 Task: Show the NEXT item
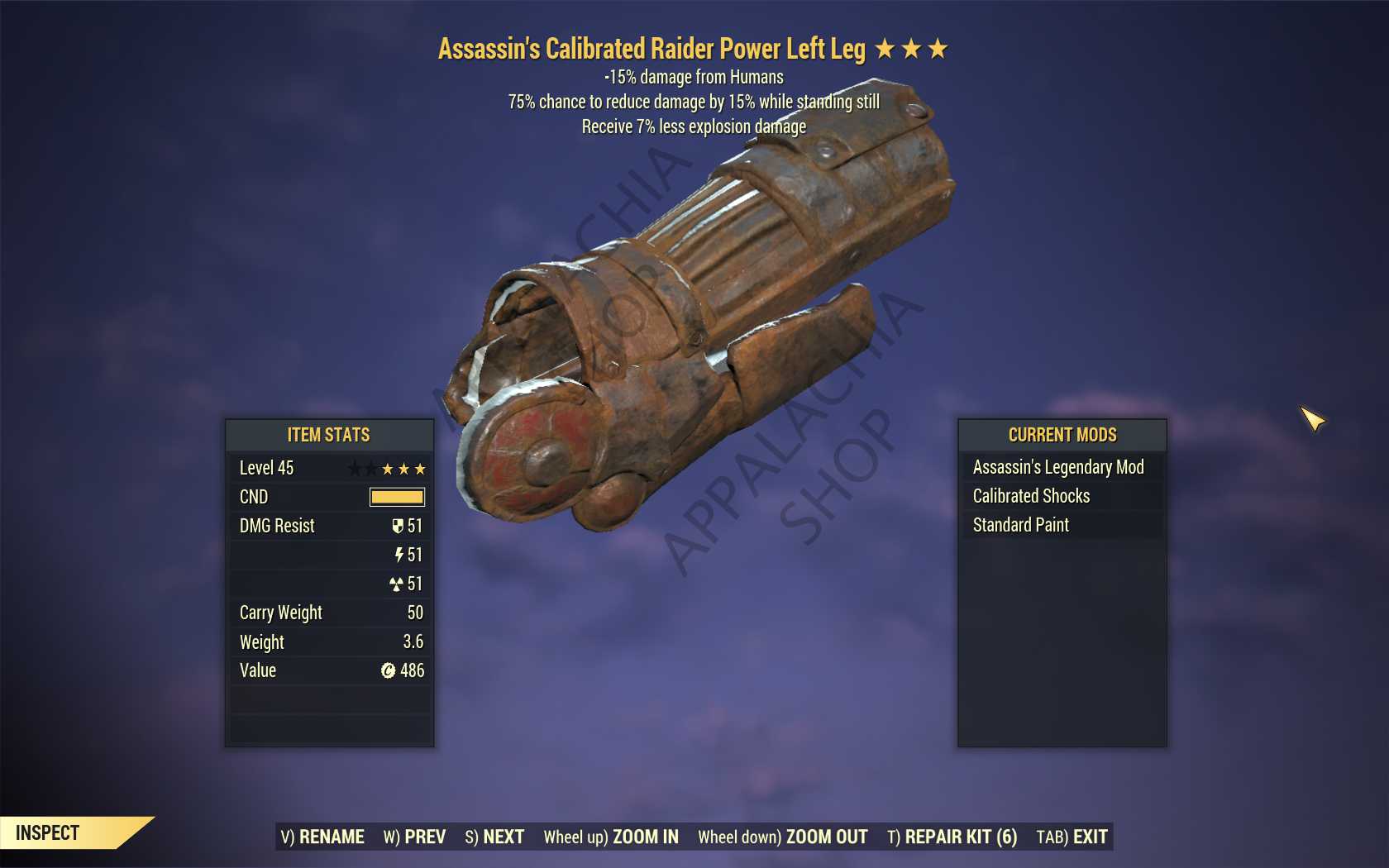coord(494,837)
